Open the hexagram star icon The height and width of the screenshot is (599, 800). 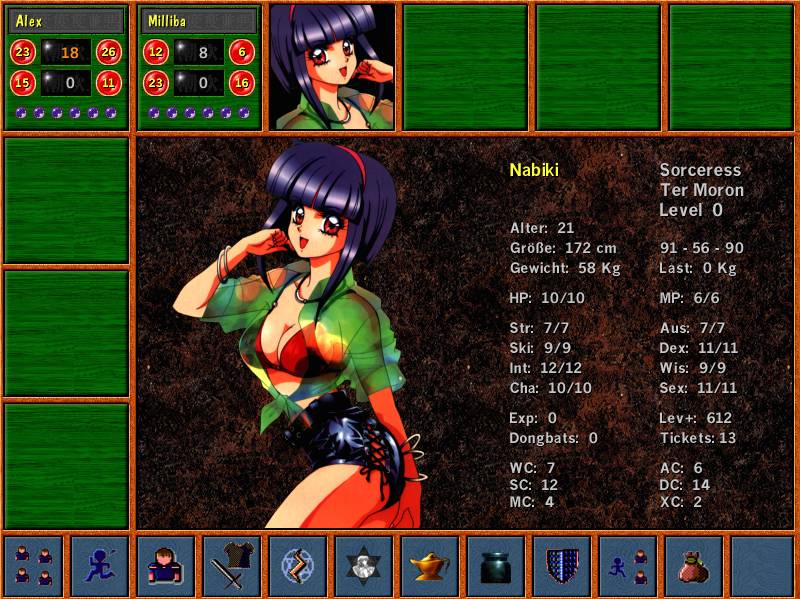pyautogui.click(x=364, y=566)
